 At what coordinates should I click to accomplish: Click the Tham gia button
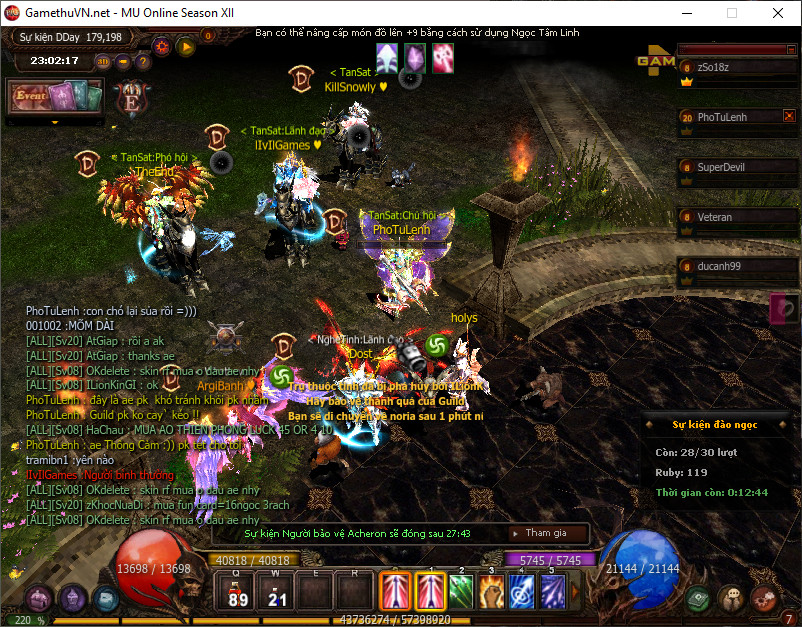[546, 533]
